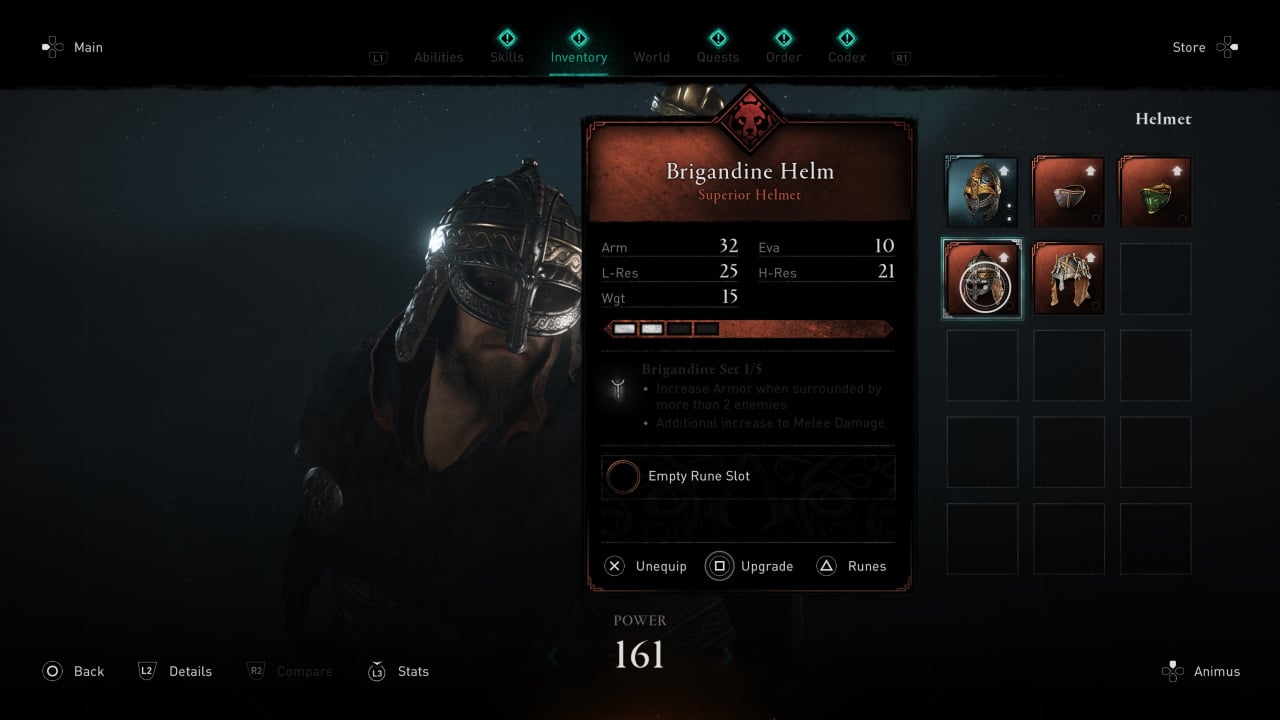Click the equipped Brigandine Helm slot
Viewport: 1280px width, 720px height.
(982, 279)
